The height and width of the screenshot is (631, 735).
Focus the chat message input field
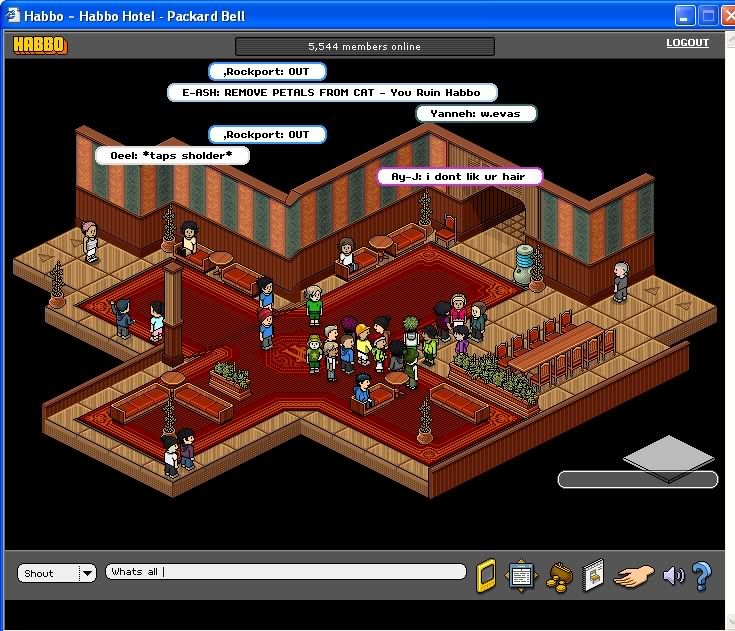(285, 572)
